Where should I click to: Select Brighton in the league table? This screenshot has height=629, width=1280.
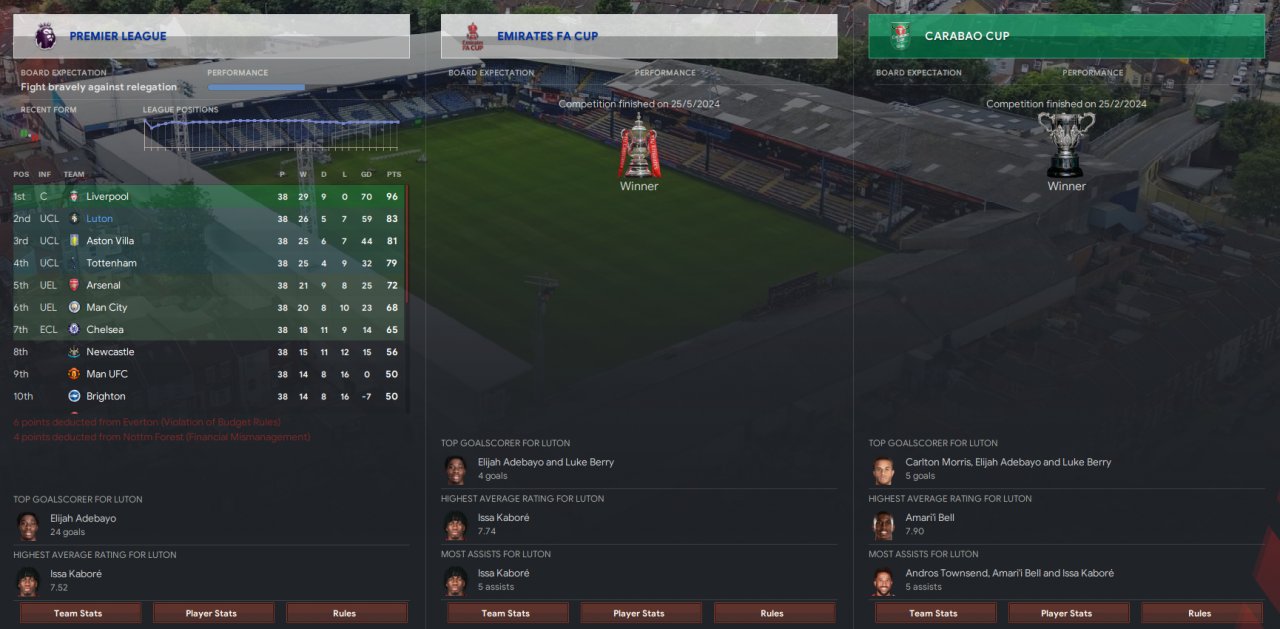click(x=106, y=396)
